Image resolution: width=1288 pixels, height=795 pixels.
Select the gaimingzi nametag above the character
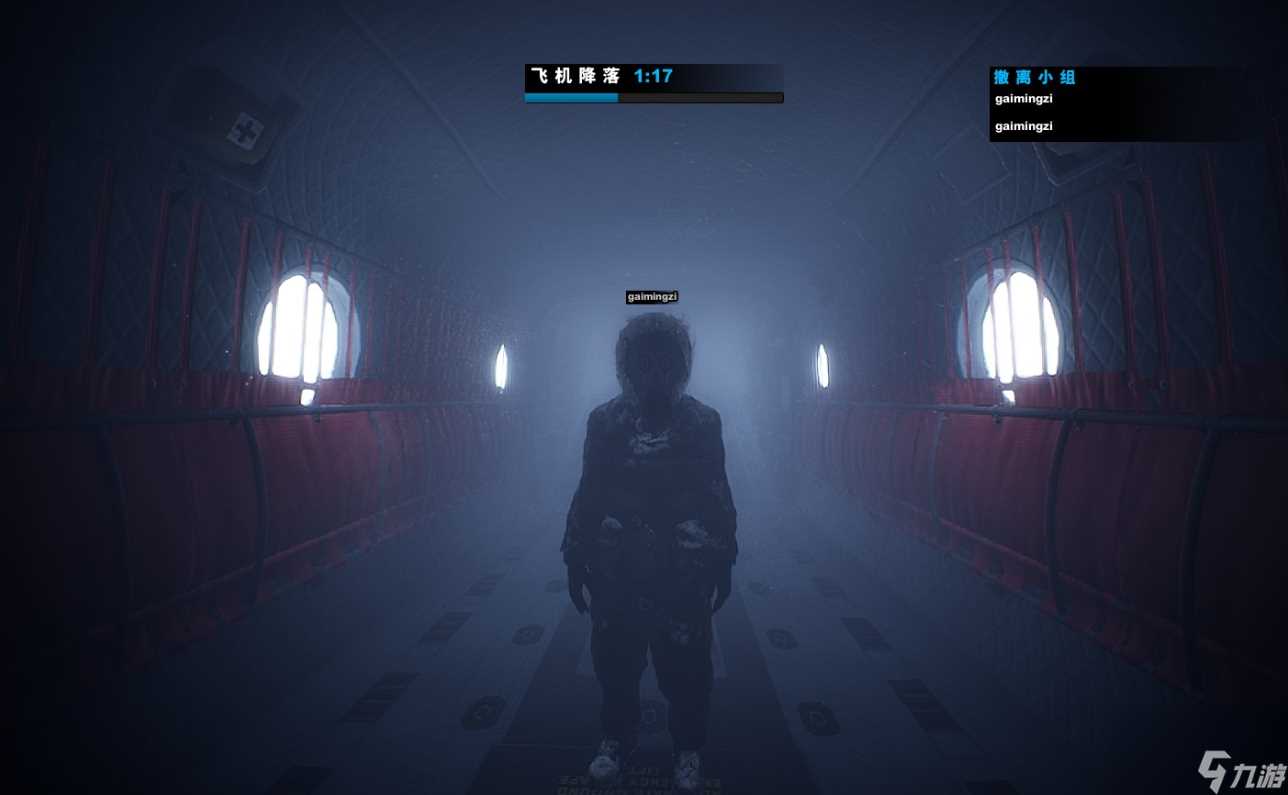pos(652,297)
